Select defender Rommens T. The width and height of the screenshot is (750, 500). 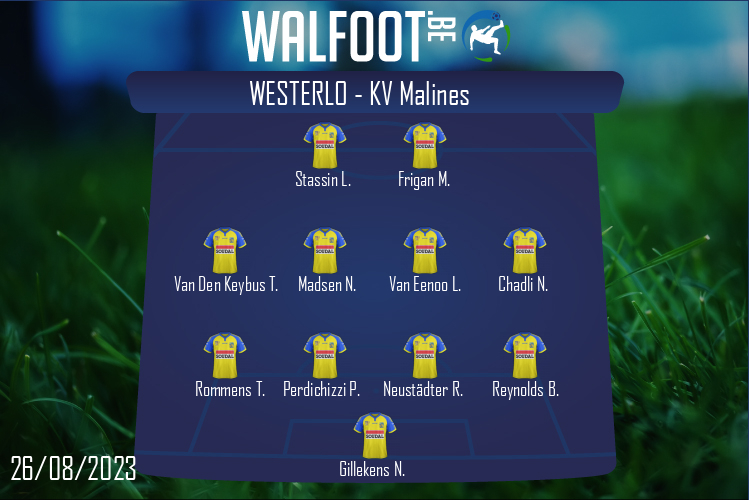pos(225,356)
